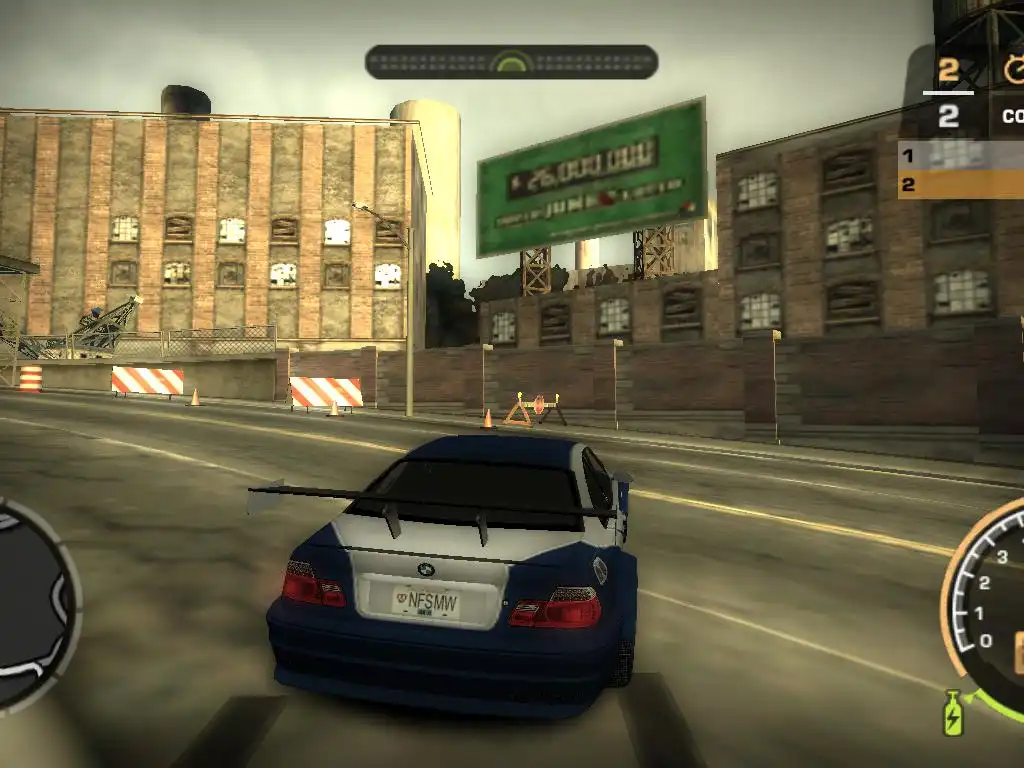The image size is (1024, 768).
Task: Activate the green nitrous bottle icon
Action: [x=953, y=712]
